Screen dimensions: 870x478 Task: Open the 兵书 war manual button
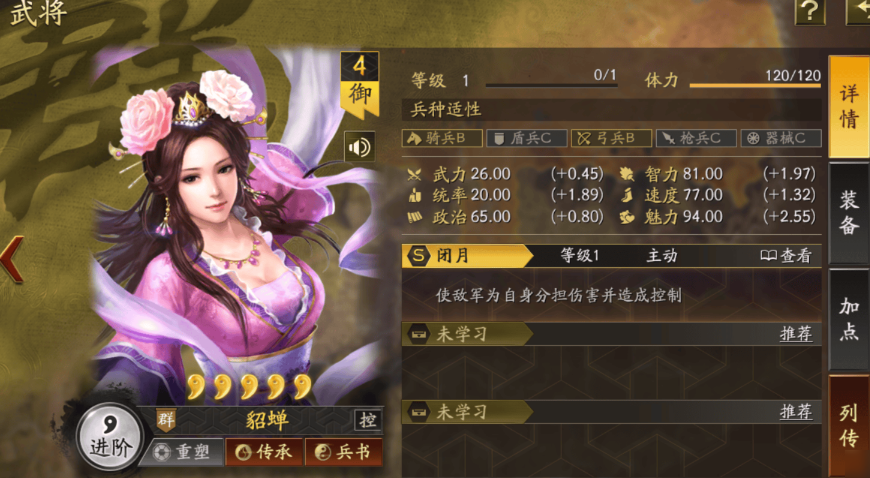[x=343, y=452]
